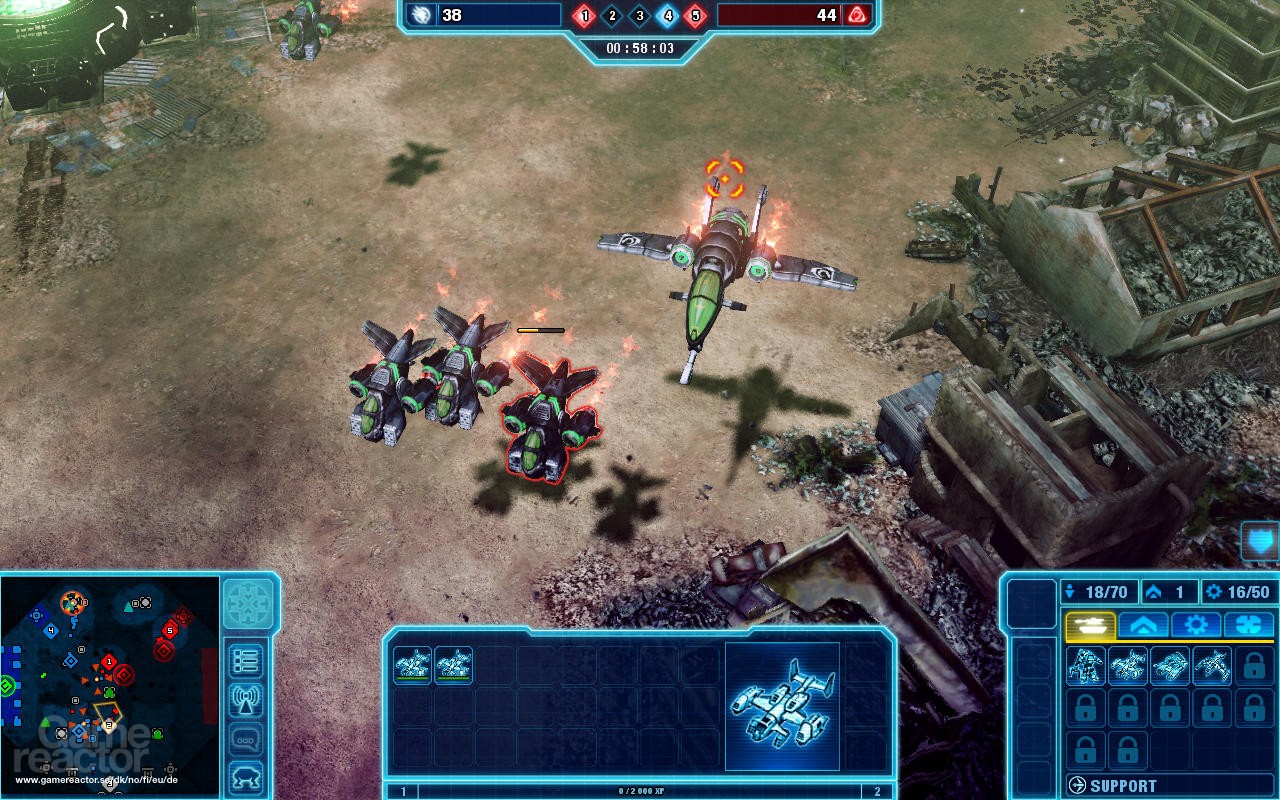The width and height of the screenshot is (1280, 800).
Task: Click the first locked build slot
Action: (x=1253, y=665)
